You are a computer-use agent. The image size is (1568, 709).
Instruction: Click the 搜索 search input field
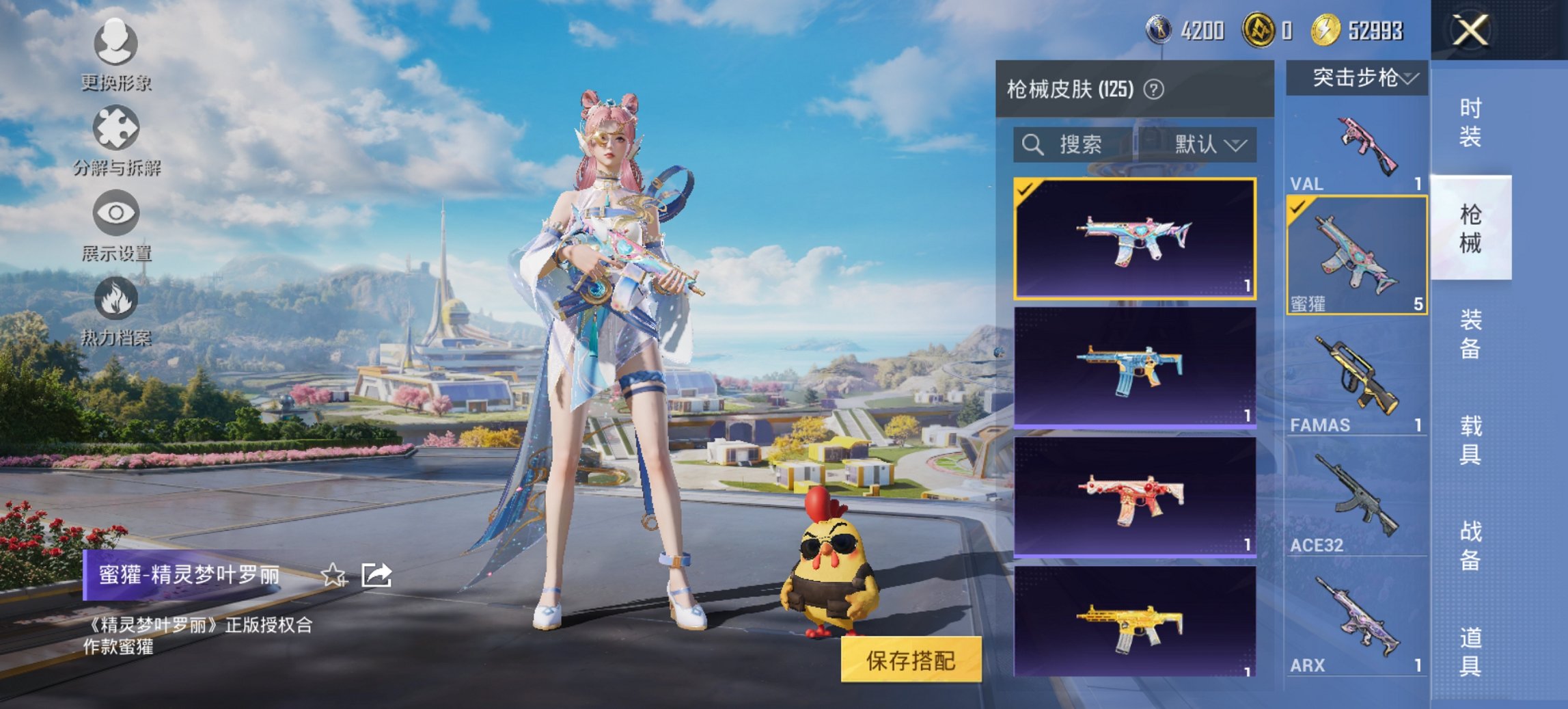[1079, 145]
